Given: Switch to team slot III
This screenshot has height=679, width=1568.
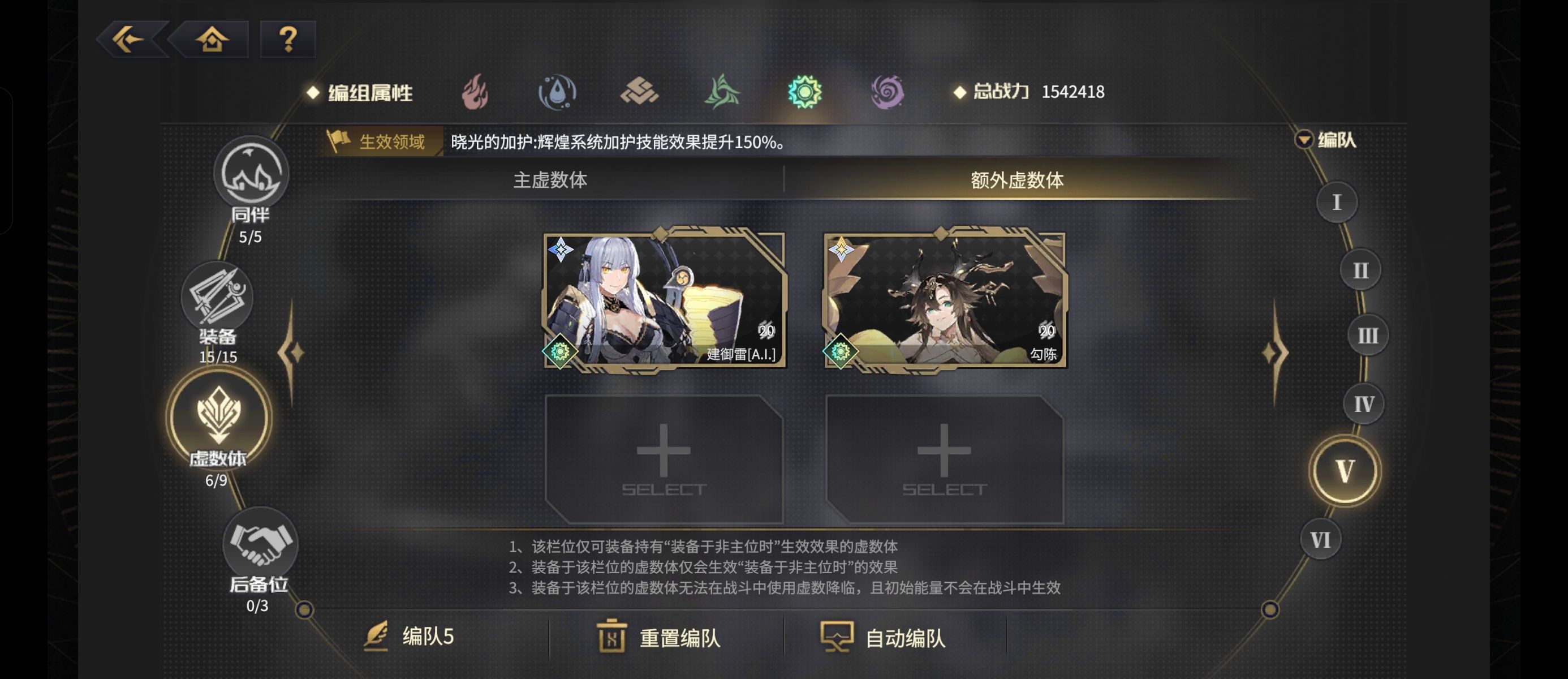Looking at the screenshot, I should (1367, 335).
